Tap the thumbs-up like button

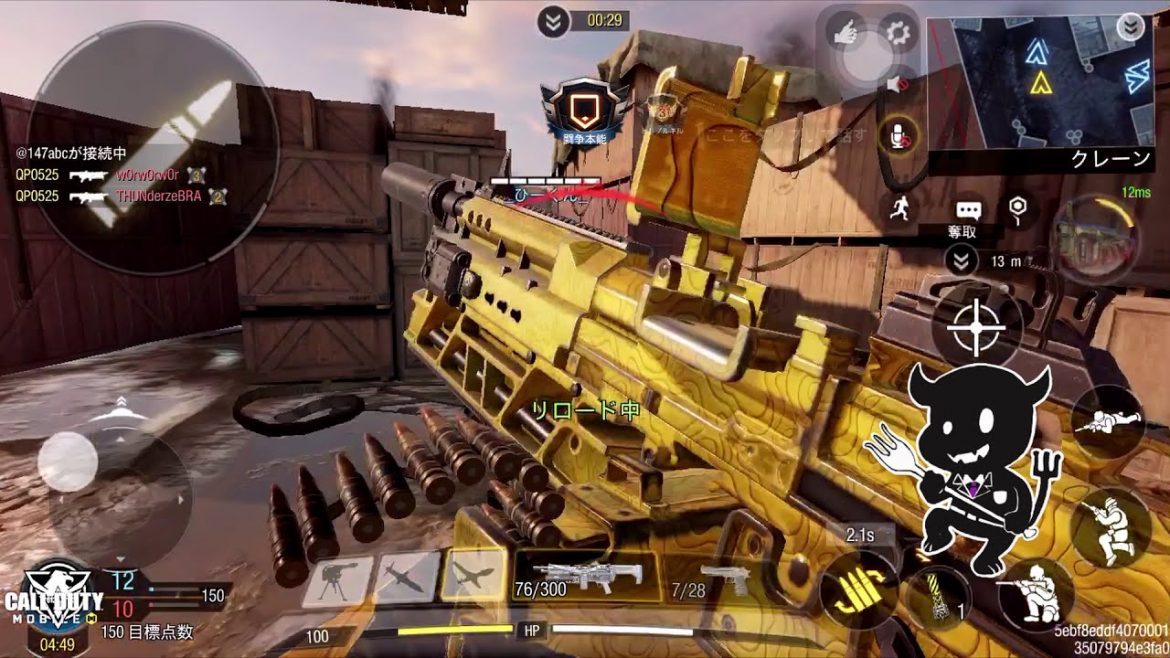pos(846,33)
